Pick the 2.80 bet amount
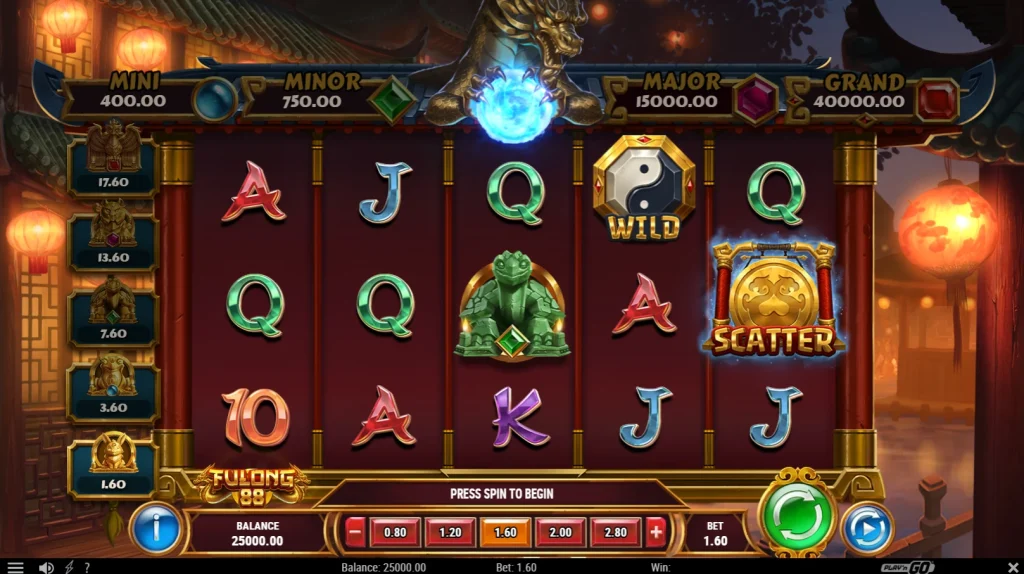 (615, 533)
